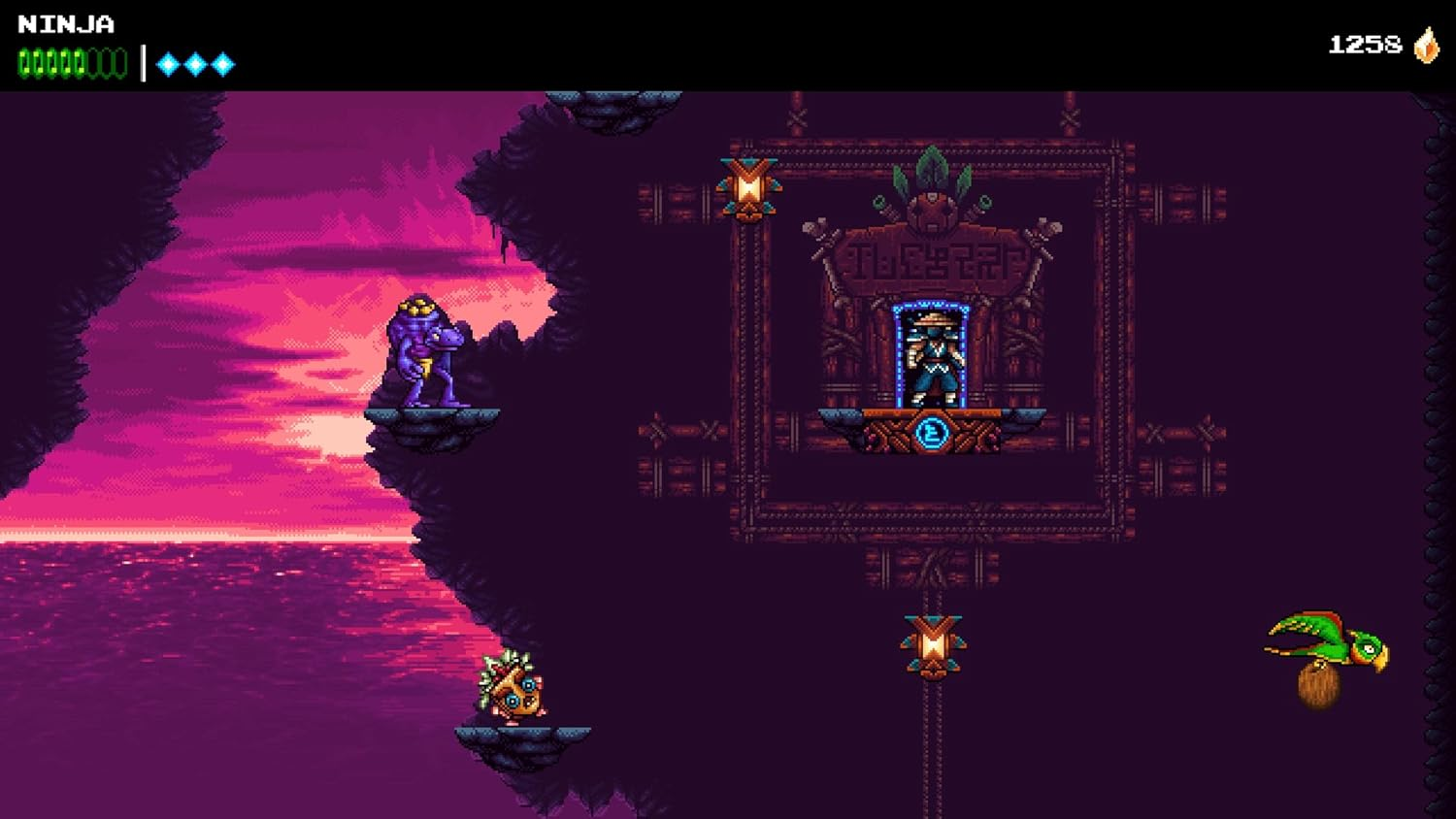The height and width of the screenshot is (819, 1456).
Task: Expand the skull emblem above the shop sign
Action: (x=930, y=209)
